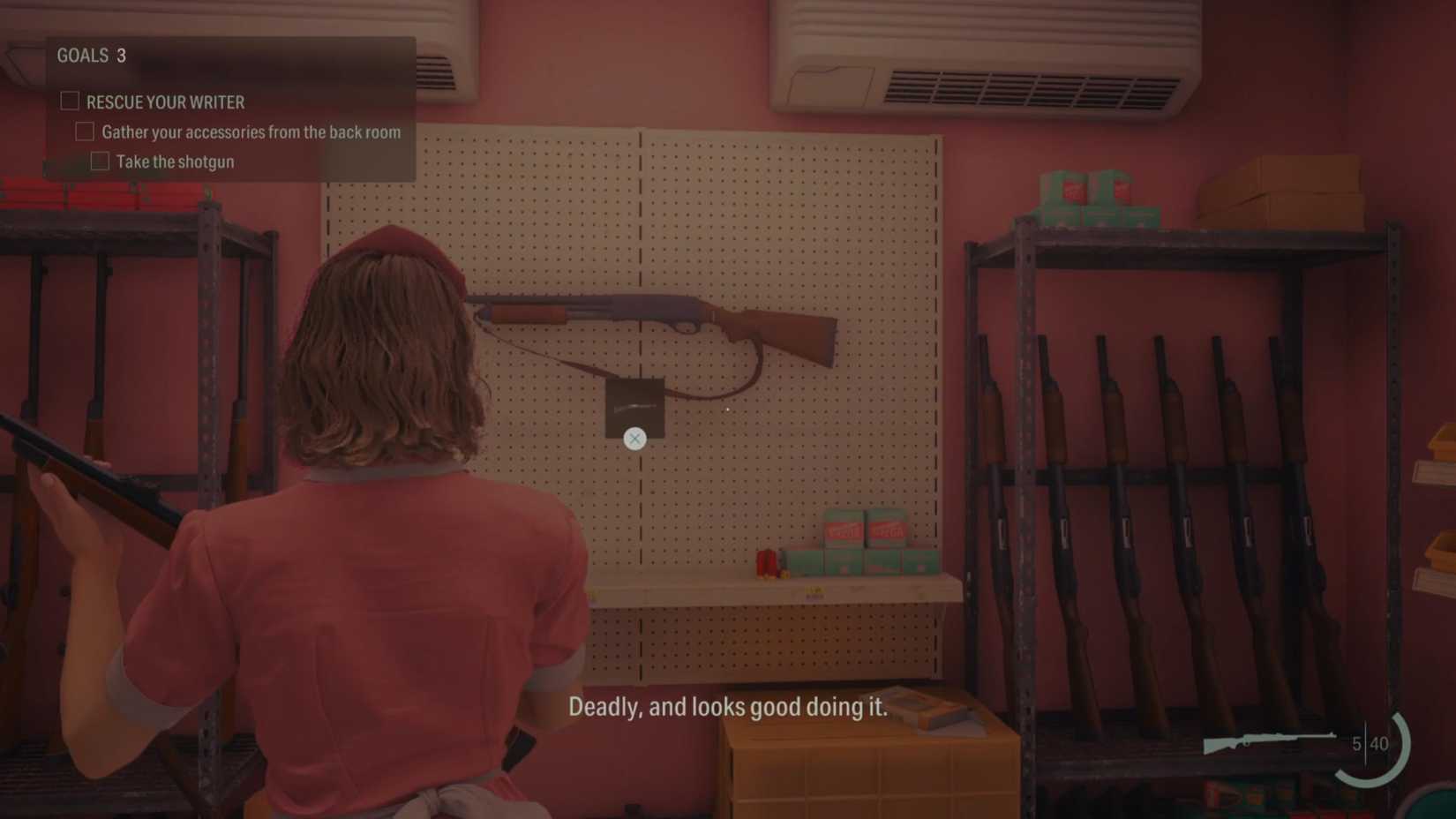1456x819 pixels.
Task: Tick the Gather your accessories goal checkbox
Action: point(85,131)
